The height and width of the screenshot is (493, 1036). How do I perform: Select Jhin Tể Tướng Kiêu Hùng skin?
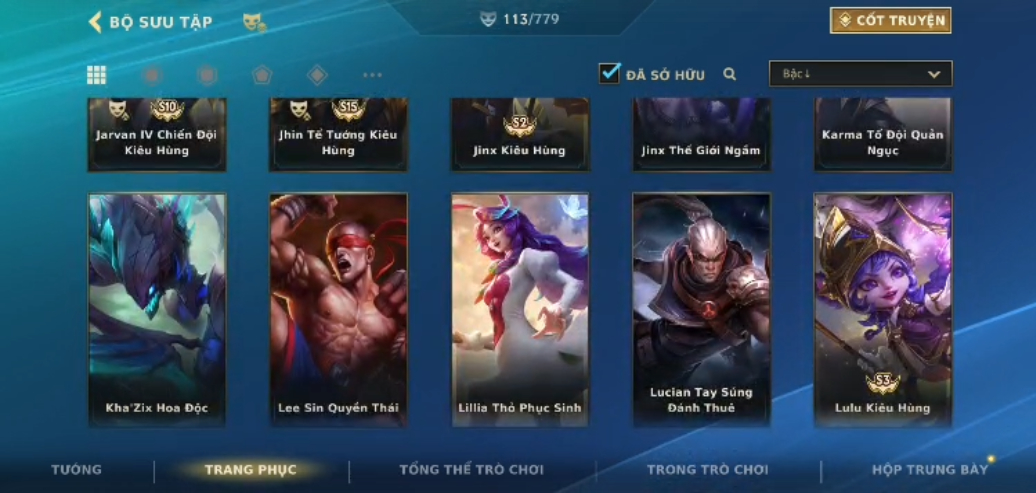coord(338,135)
